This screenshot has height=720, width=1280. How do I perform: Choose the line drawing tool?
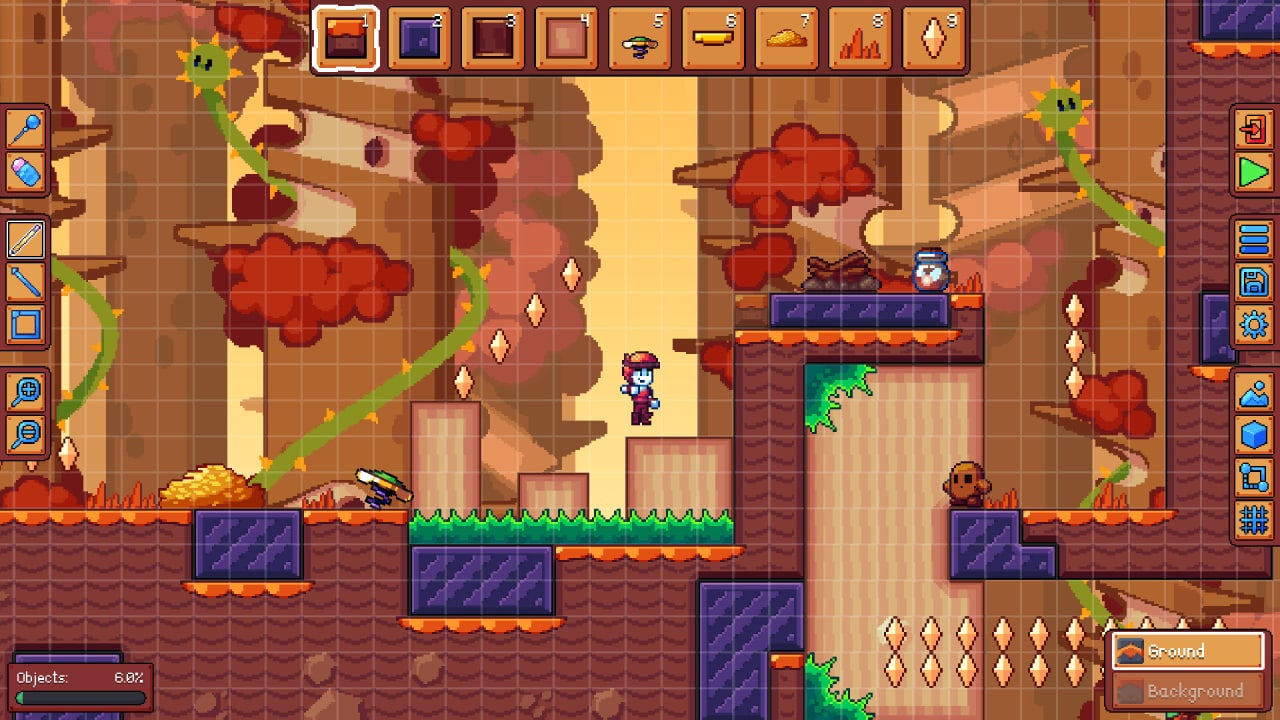25,282
